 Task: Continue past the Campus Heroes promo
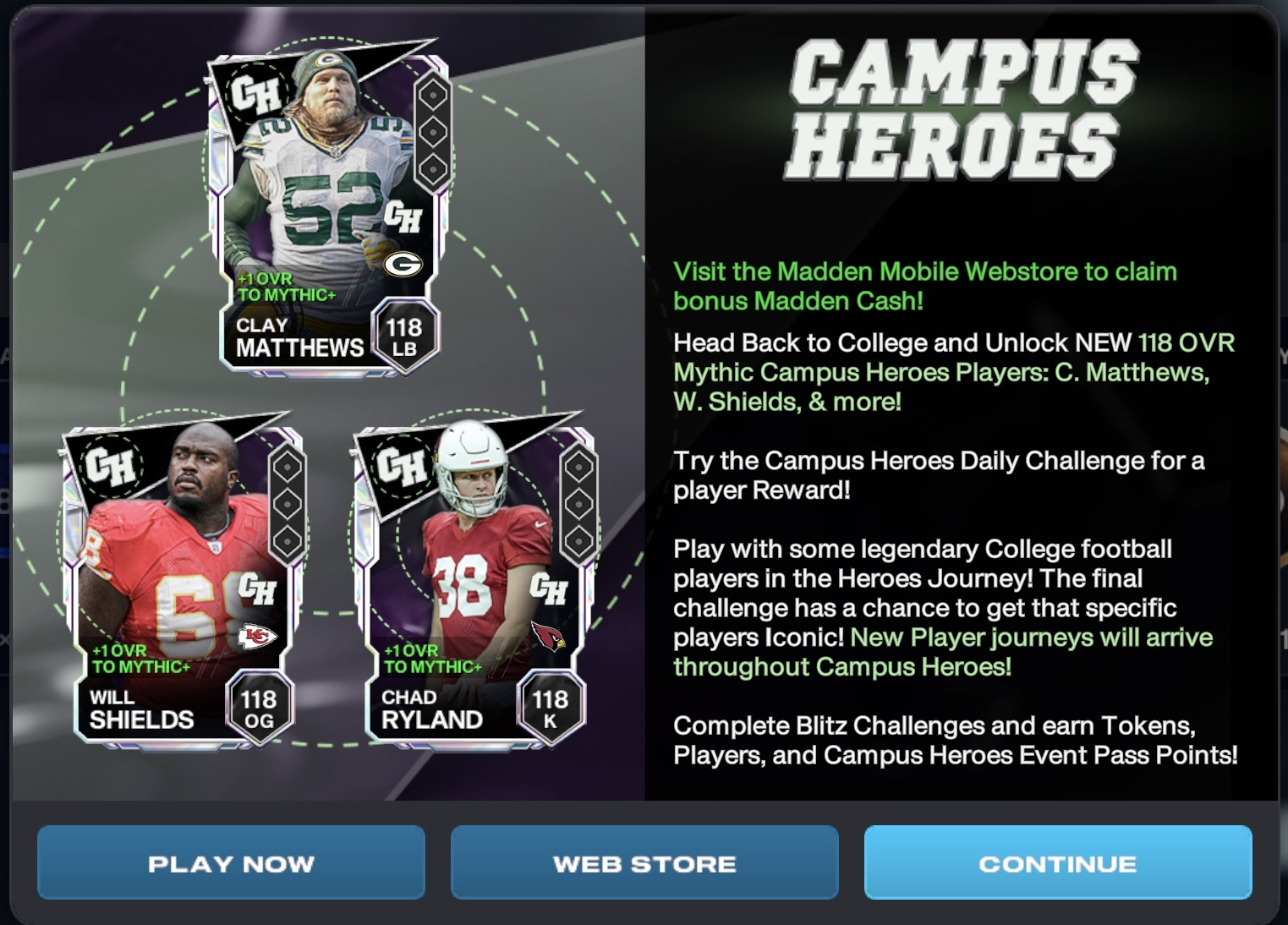point(1057,862)
